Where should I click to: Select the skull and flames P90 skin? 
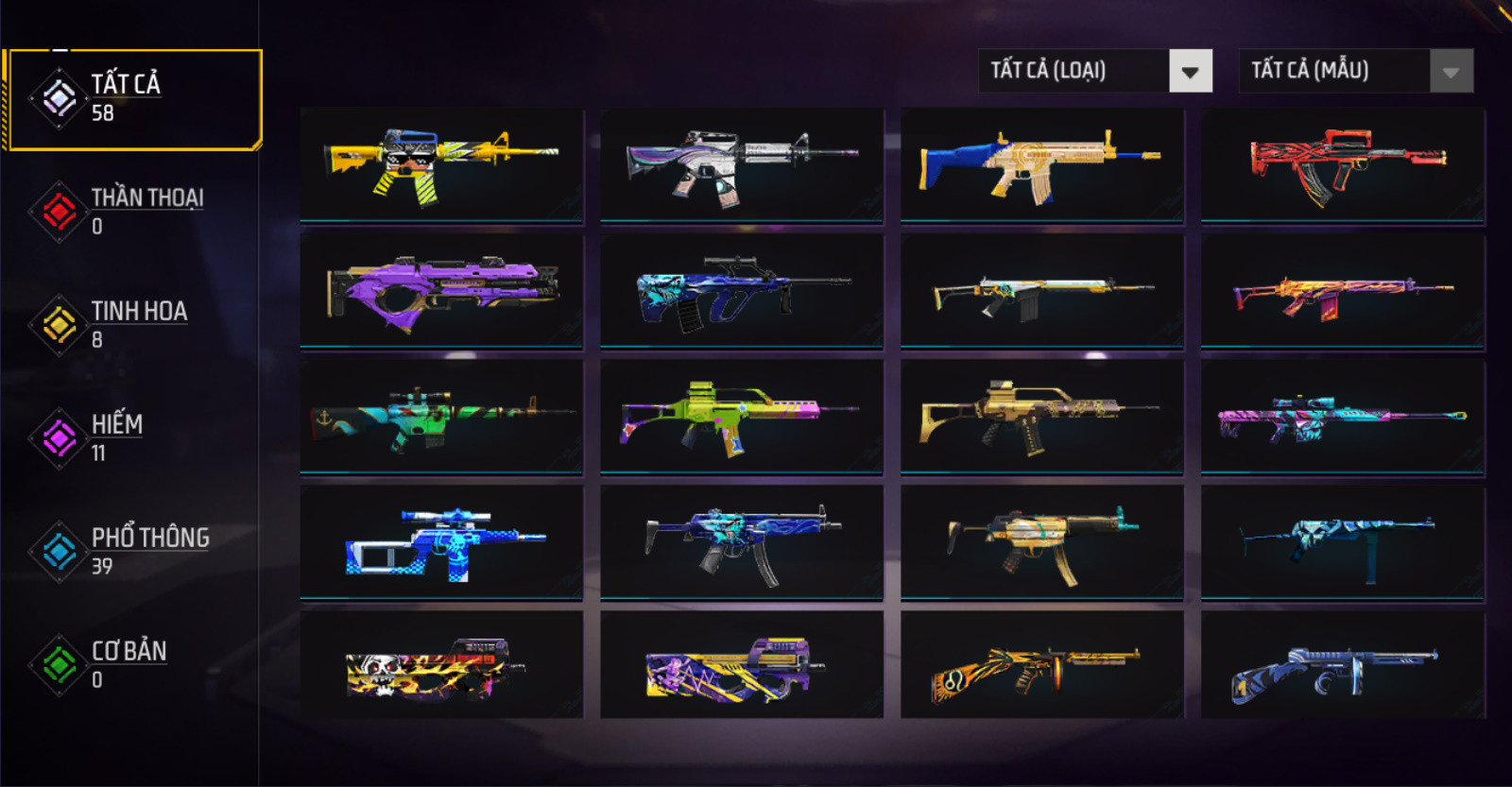pyautogui.click(x=441, y=665)
